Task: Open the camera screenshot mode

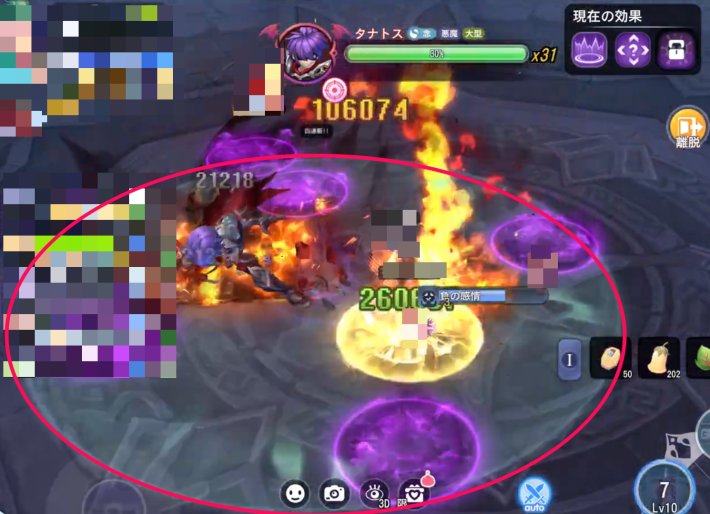Action: [334, 493]
